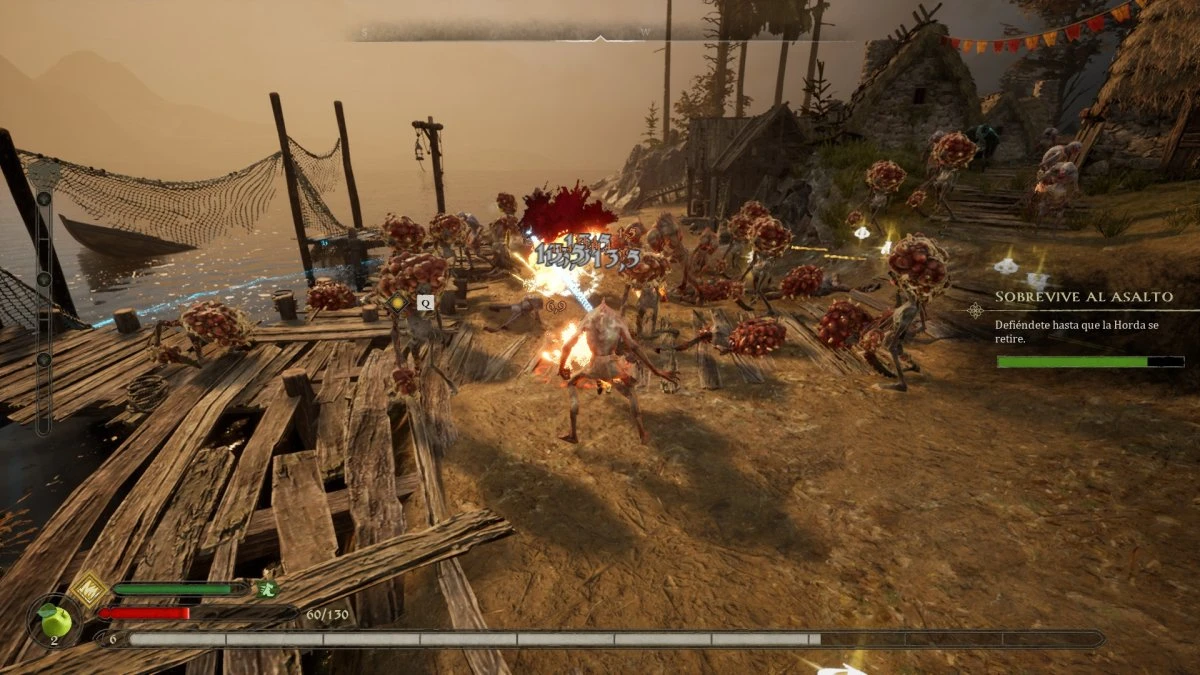Click the compass strip at the top
1200x675 pixels.
click(600, 33)
